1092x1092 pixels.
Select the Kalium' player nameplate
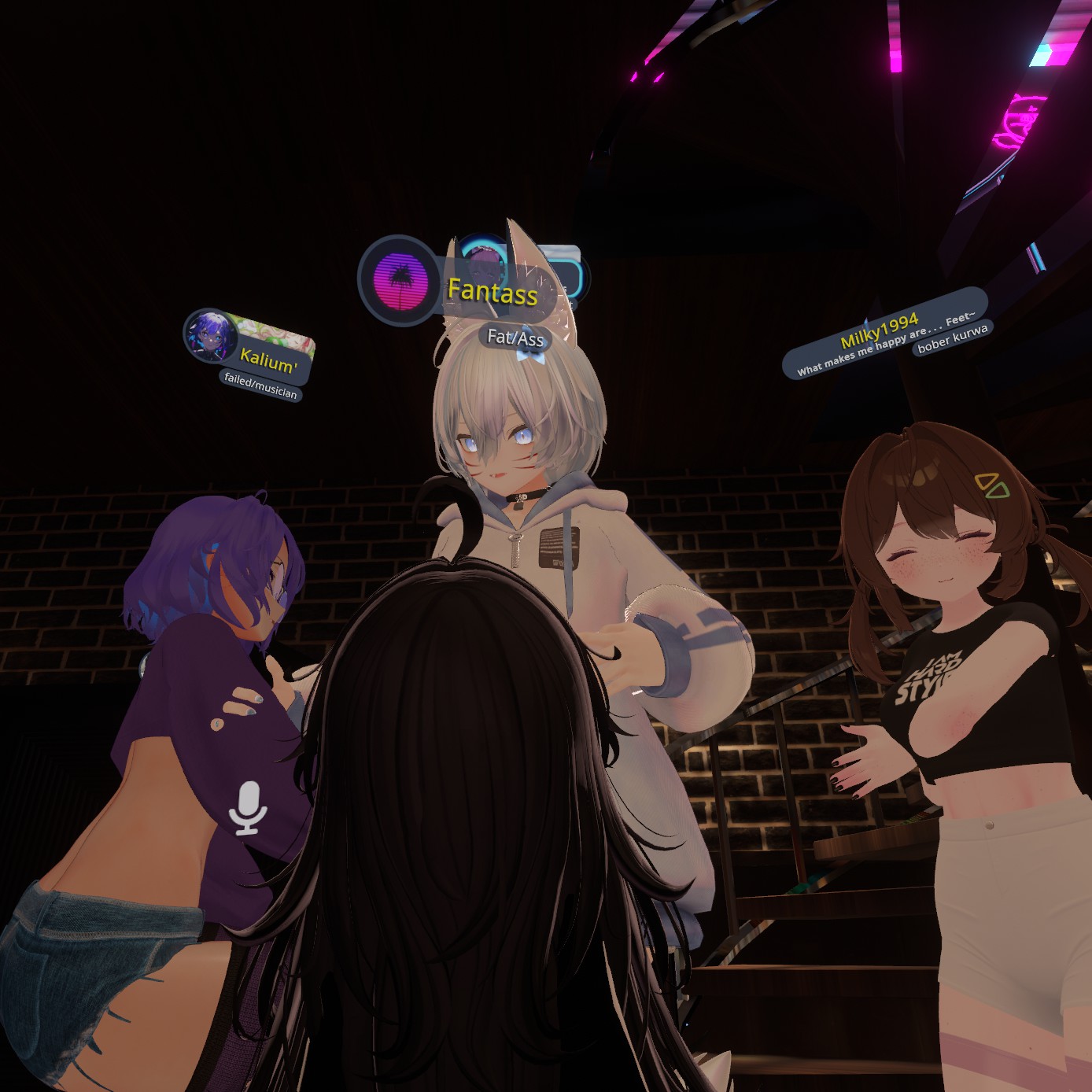pos(269,361)
